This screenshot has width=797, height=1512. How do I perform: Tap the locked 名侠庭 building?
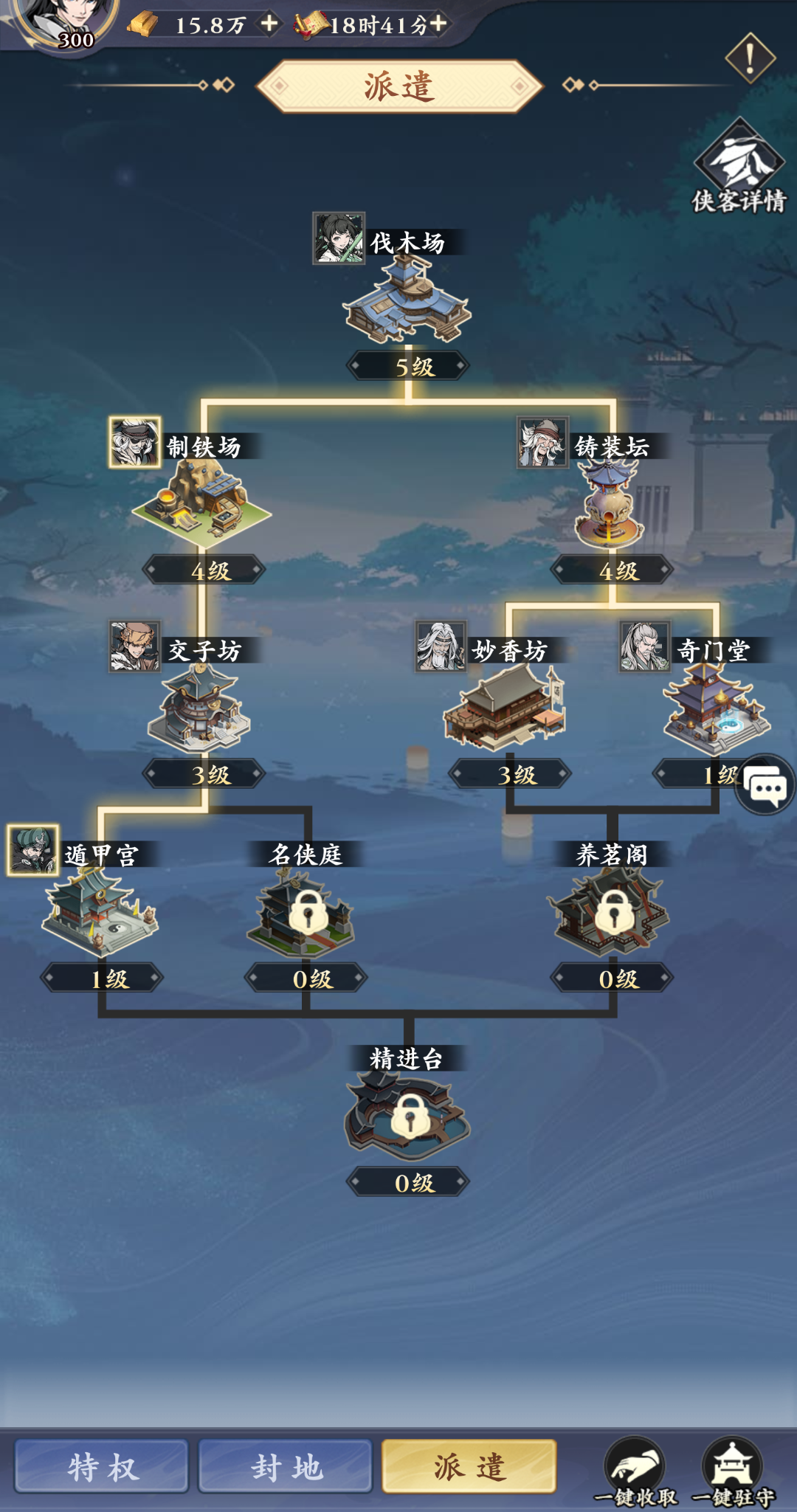306,913
